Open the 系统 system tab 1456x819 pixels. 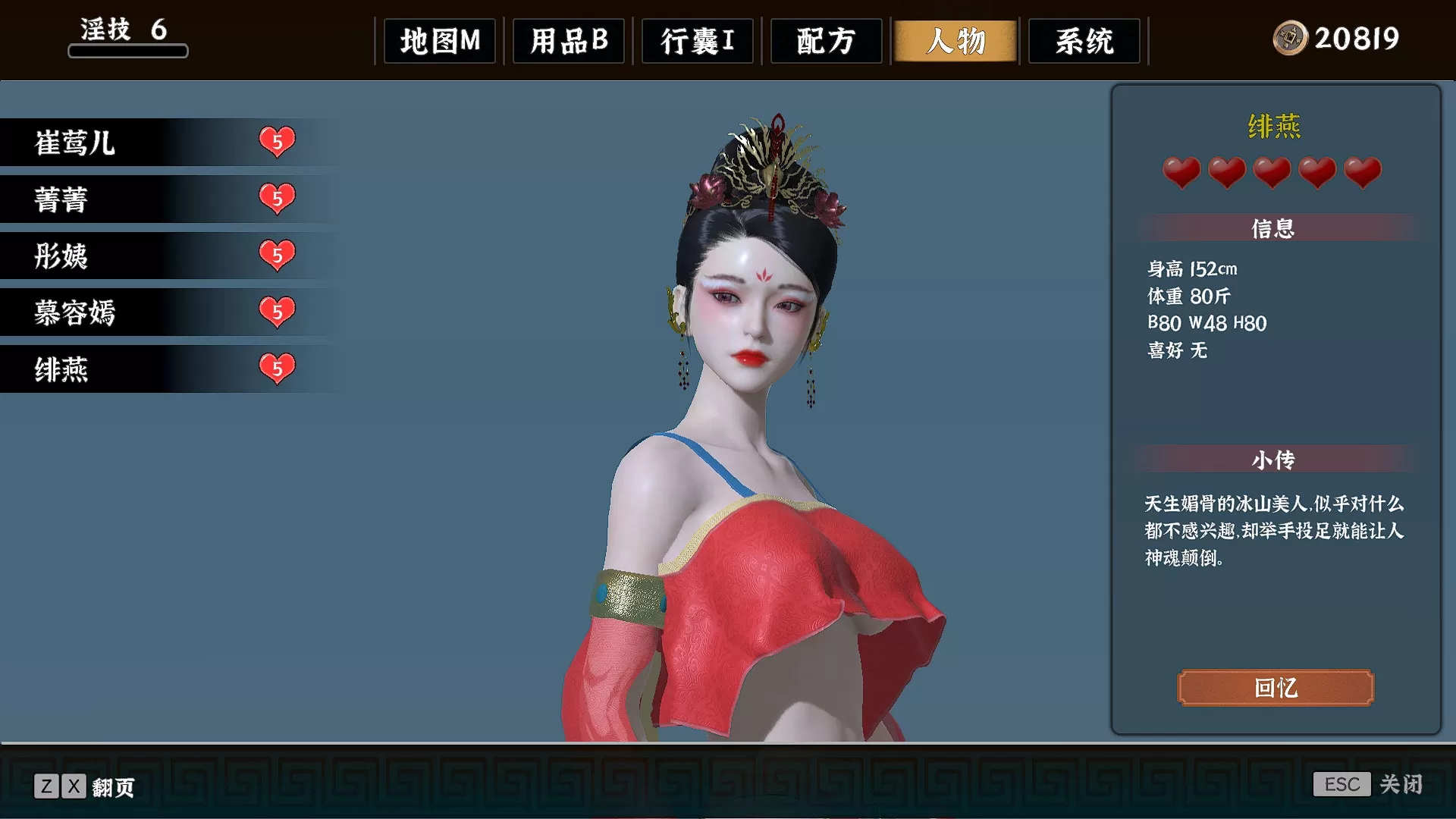[x=1084, y=41]
